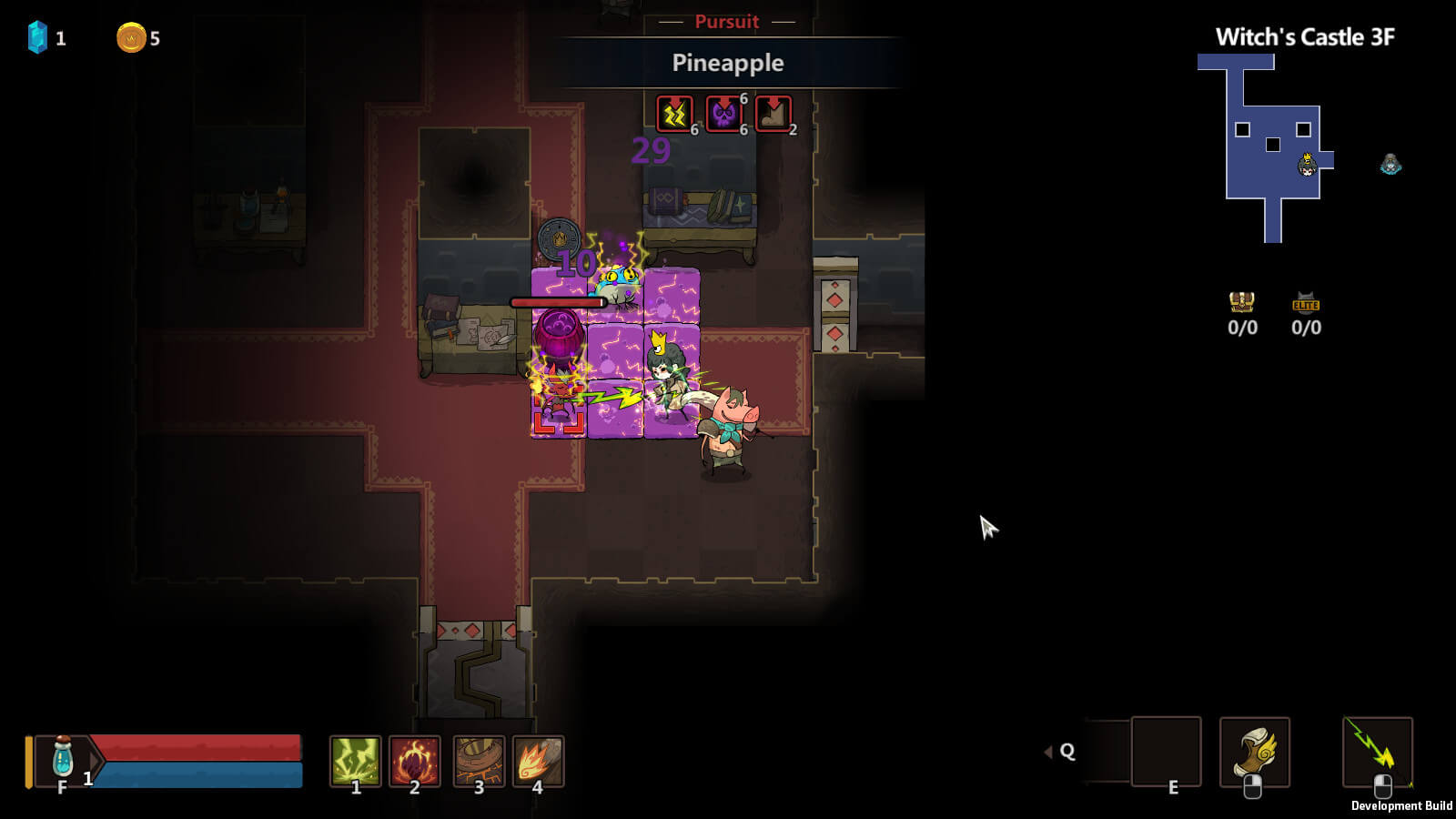
Task: Inspect the boot slow debuff icon
Action: click(x=773, y=115)
